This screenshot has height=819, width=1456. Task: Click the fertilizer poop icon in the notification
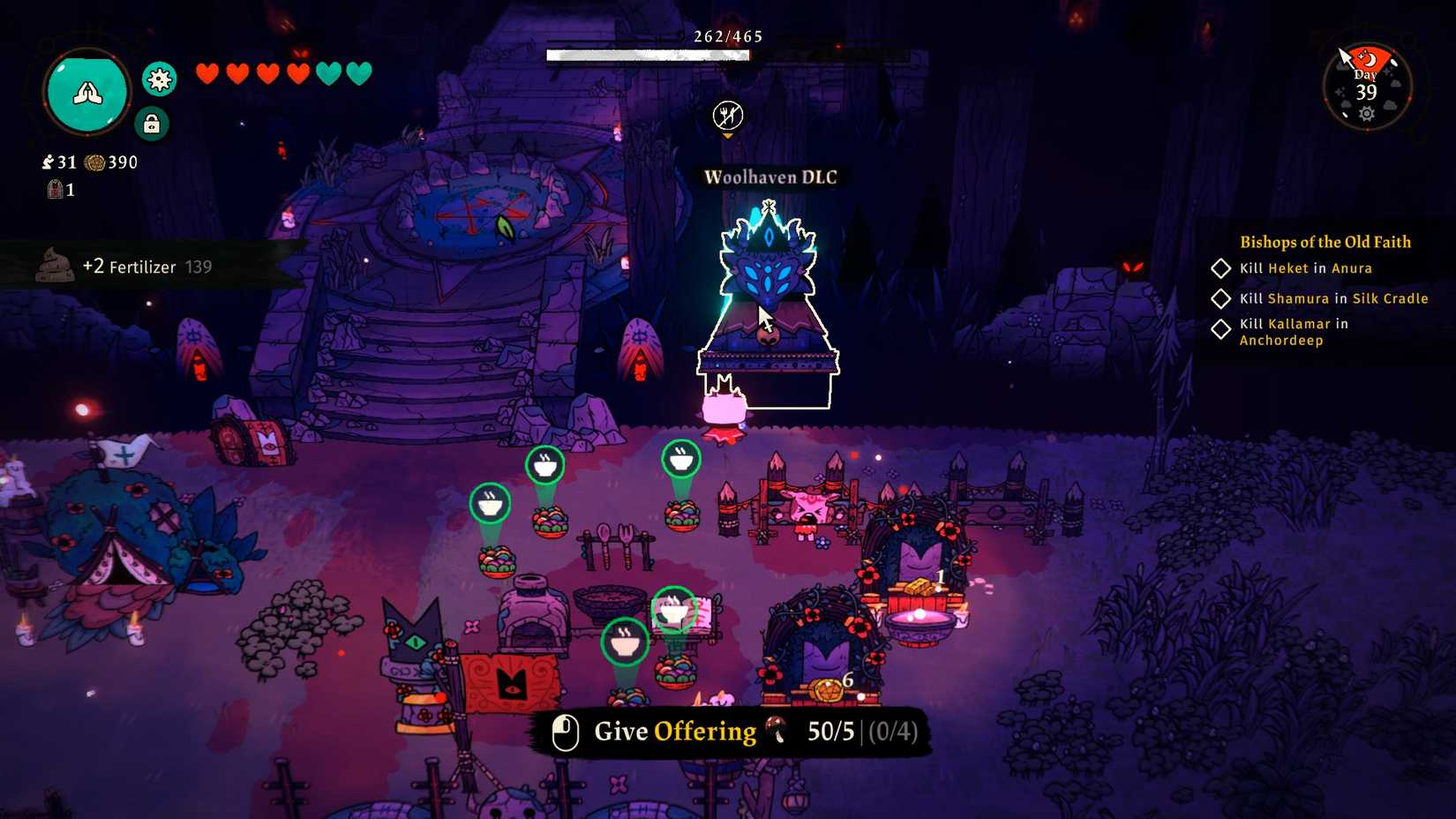tap(54, 265)
